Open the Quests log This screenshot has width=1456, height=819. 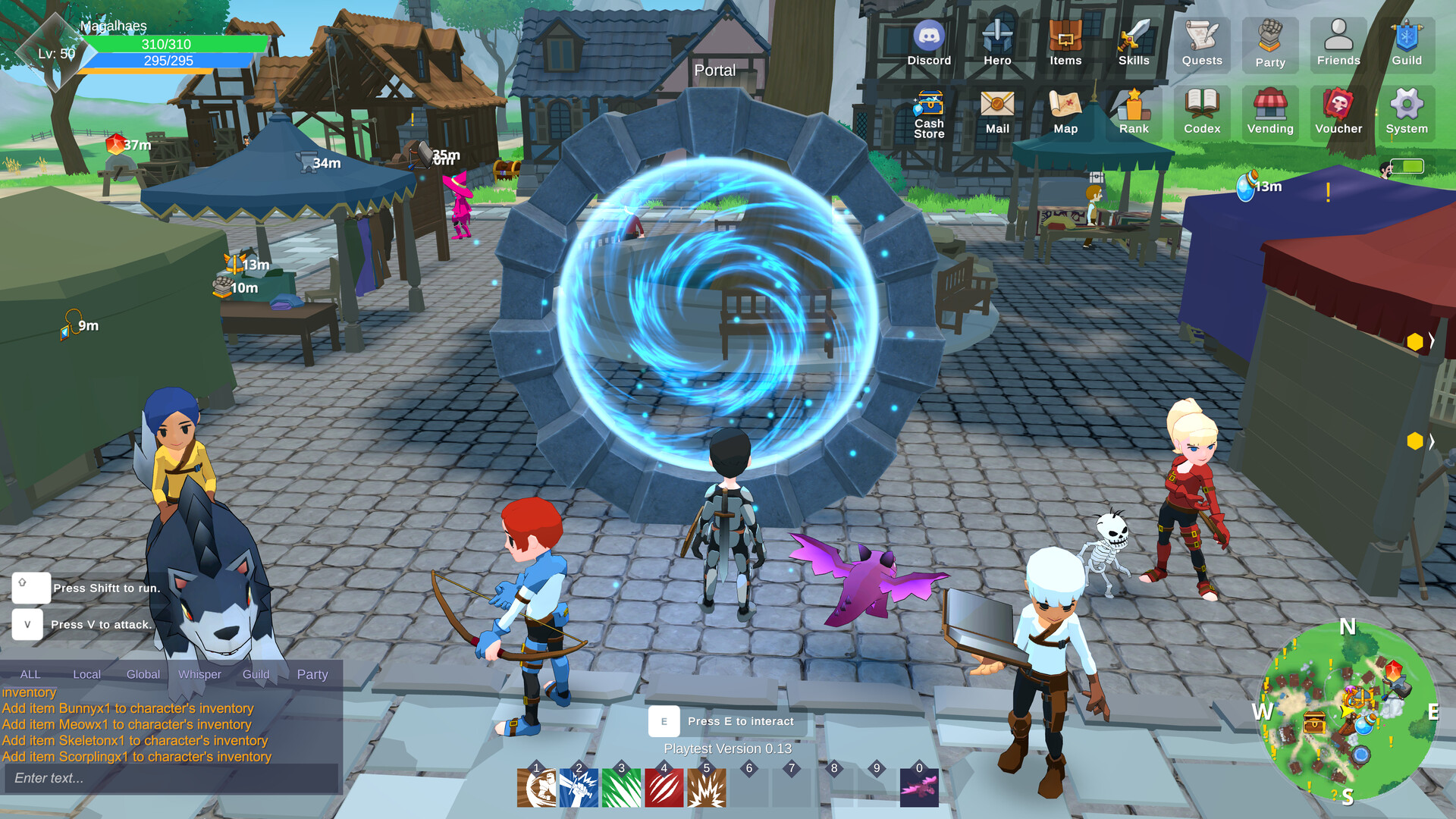pyautogui.click(x=1201, y=43)
